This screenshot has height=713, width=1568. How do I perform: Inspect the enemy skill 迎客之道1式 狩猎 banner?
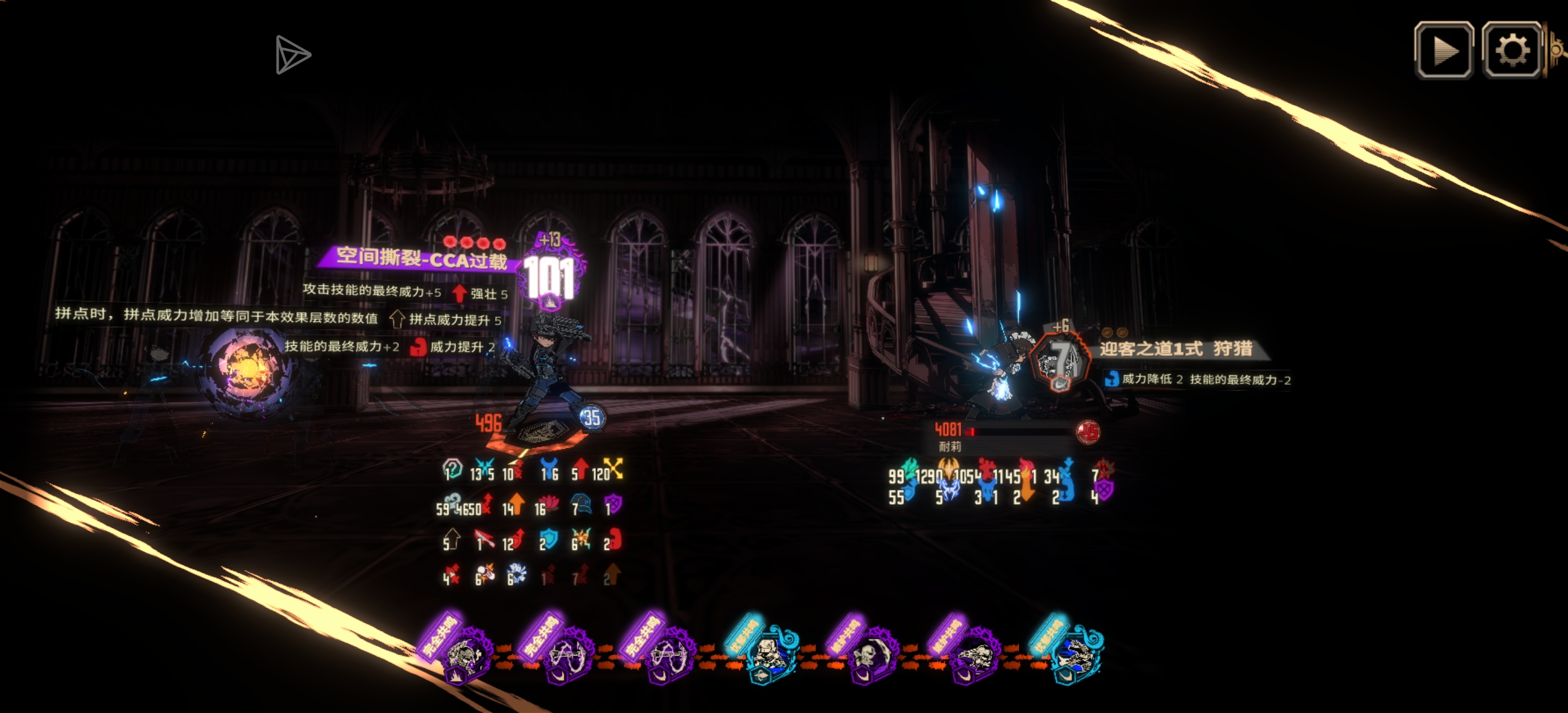coord(1176,349)
